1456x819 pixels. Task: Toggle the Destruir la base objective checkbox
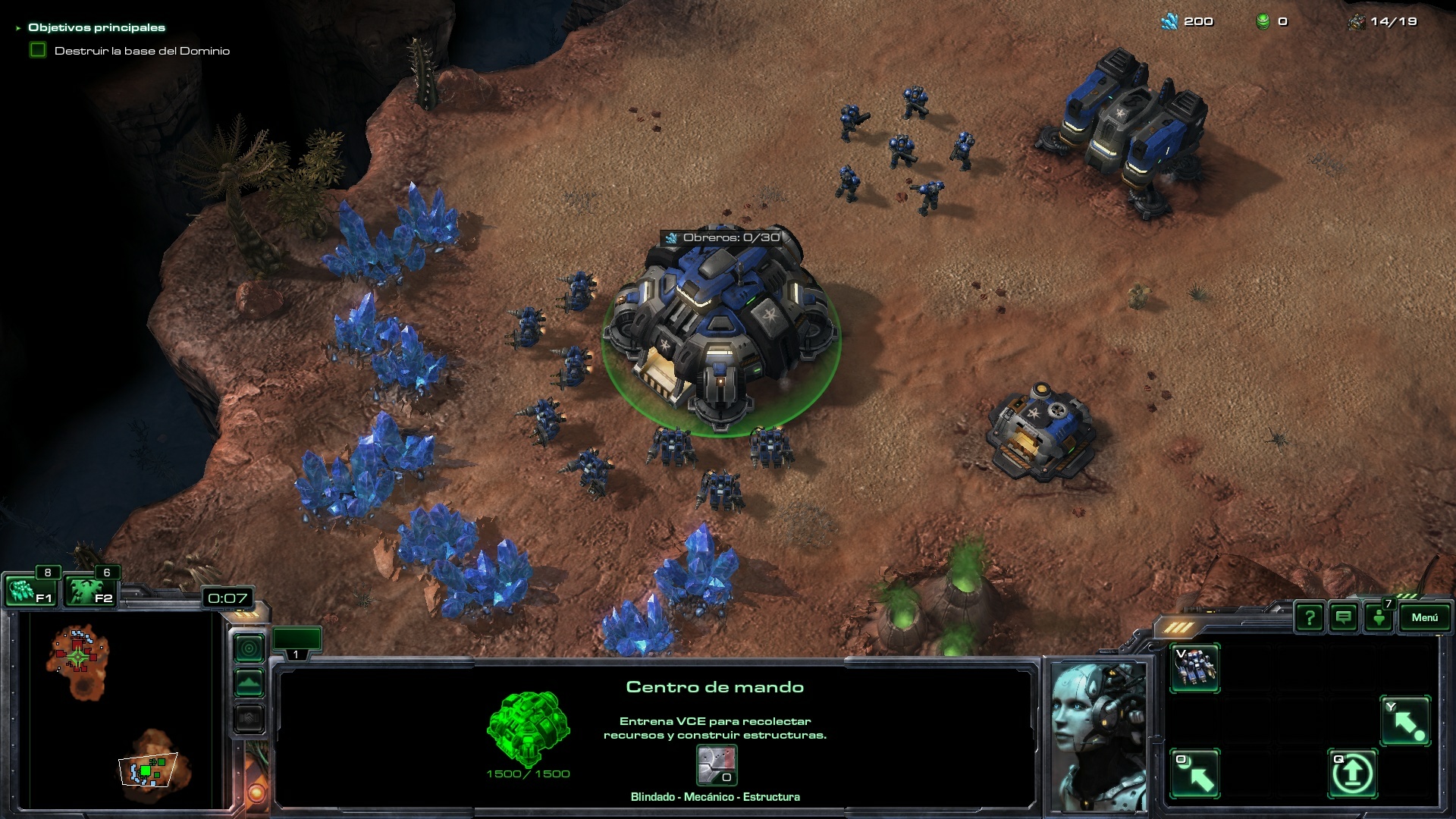[x=38, y=50]
